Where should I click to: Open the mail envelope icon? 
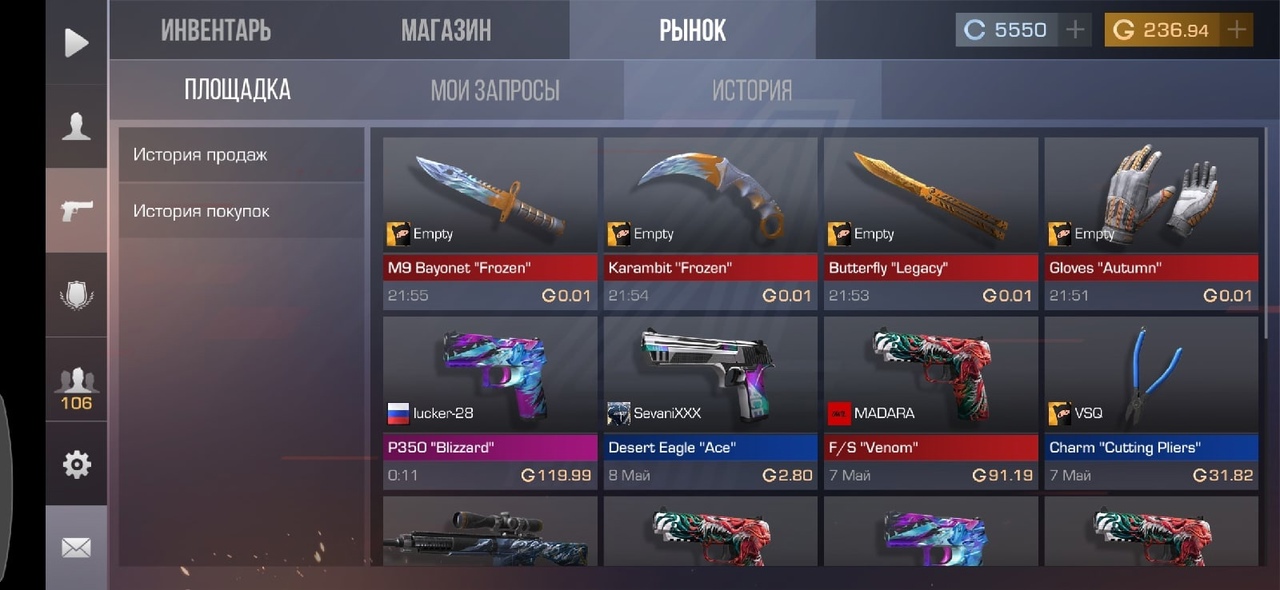coord(76,547)
